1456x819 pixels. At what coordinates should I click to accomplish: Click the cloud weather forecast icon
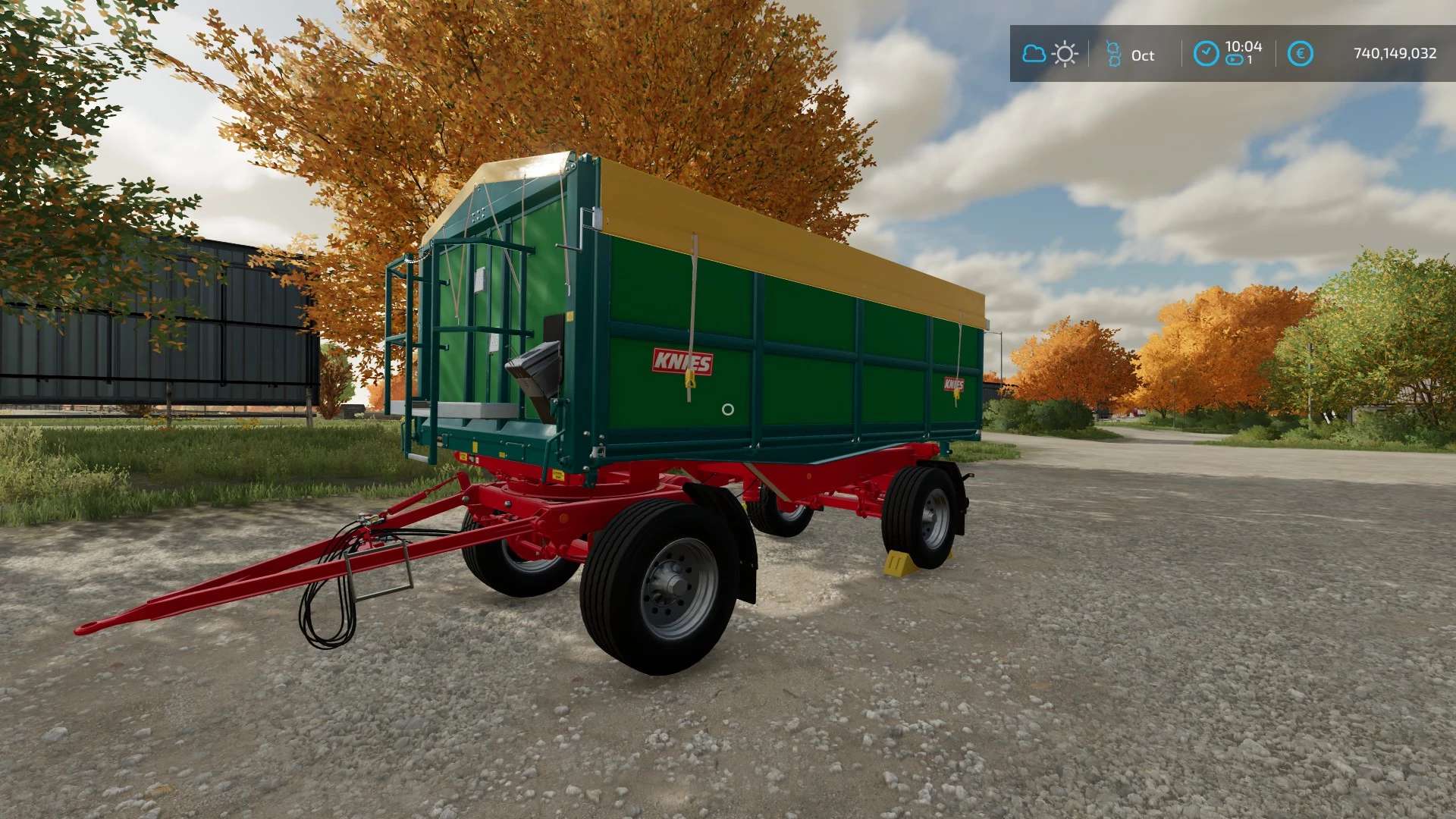[x=1034, y=54]
